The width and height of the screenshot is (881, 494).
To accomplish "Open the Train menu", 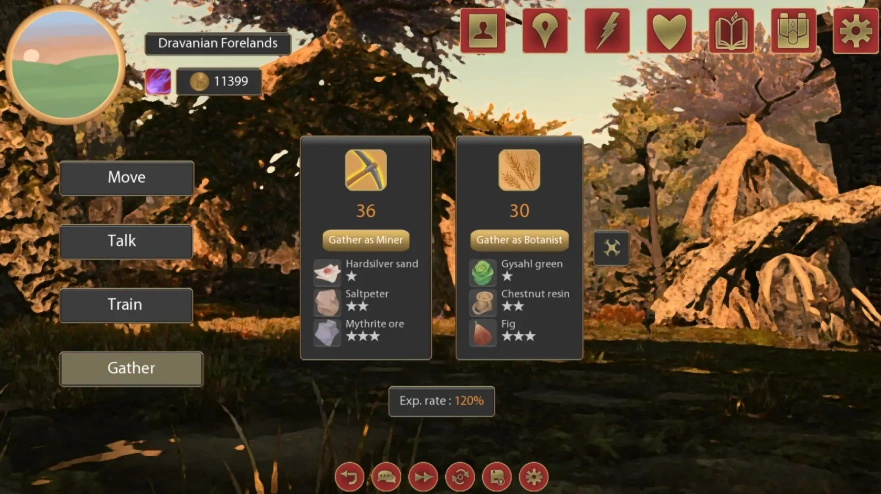I will (126, 305).
